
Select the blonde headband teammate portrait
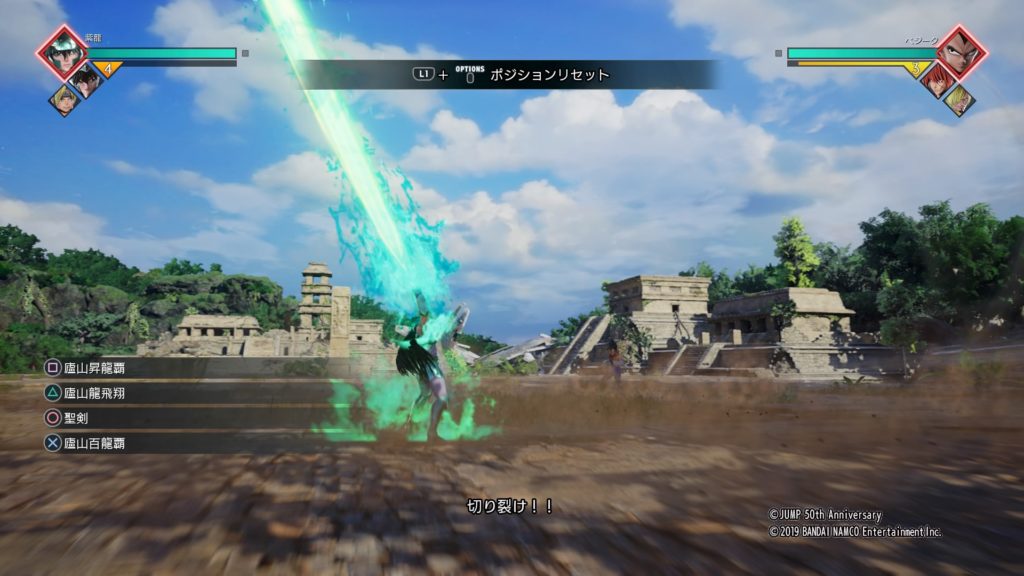64,99
